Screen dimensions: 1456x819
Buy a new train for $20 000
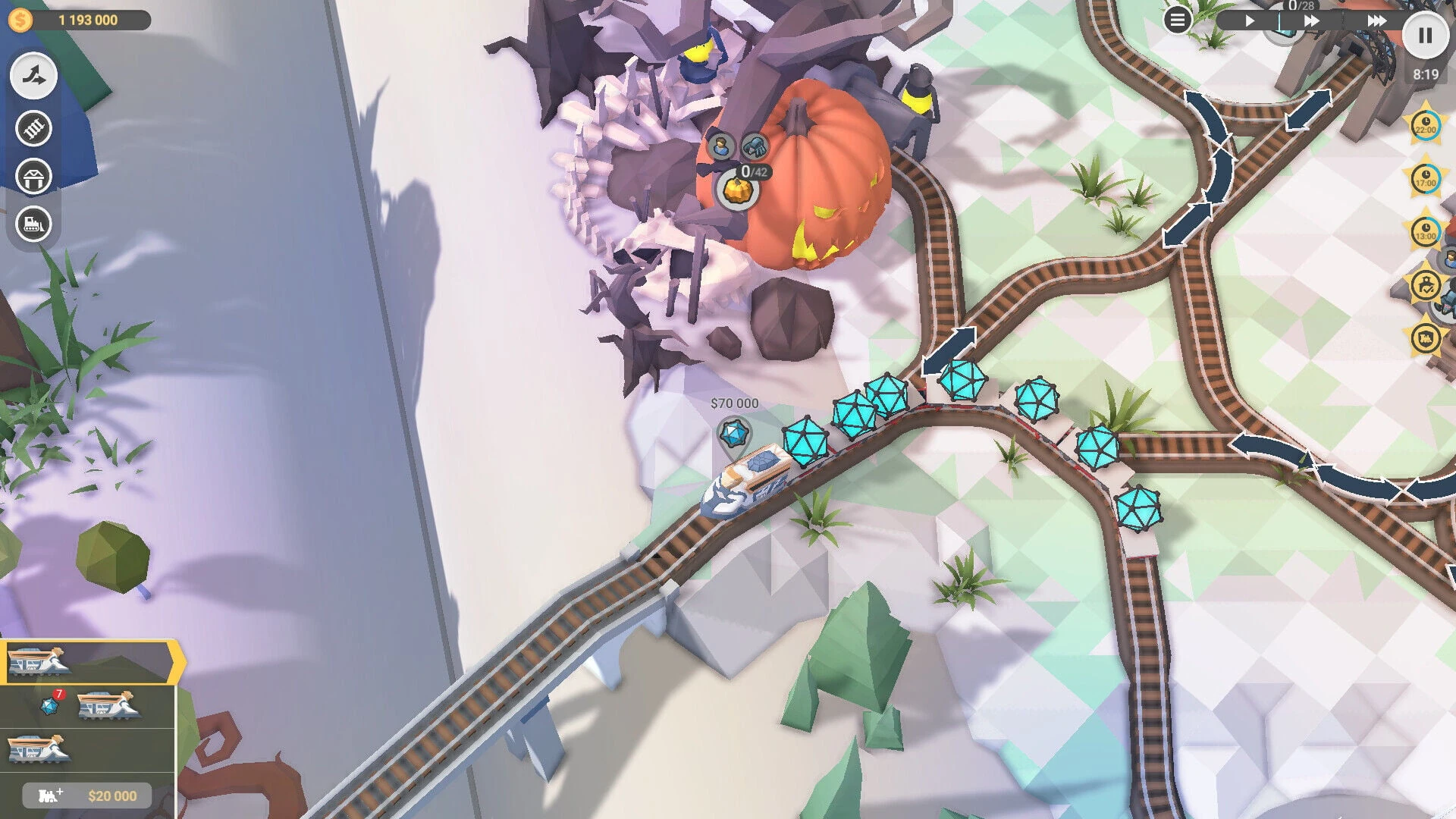click(x=86, y=795)
